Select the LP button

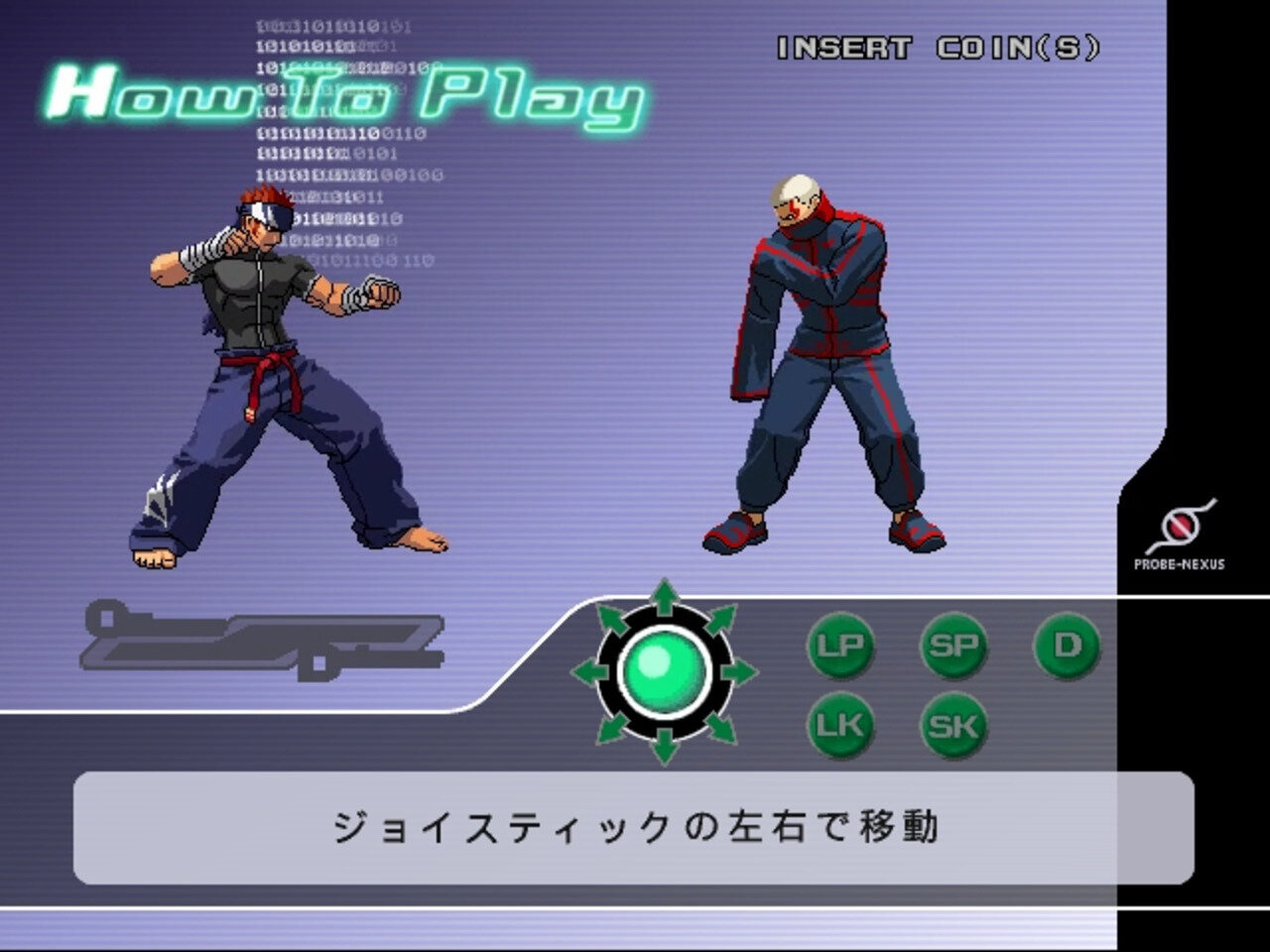click(x=839, y=647)
